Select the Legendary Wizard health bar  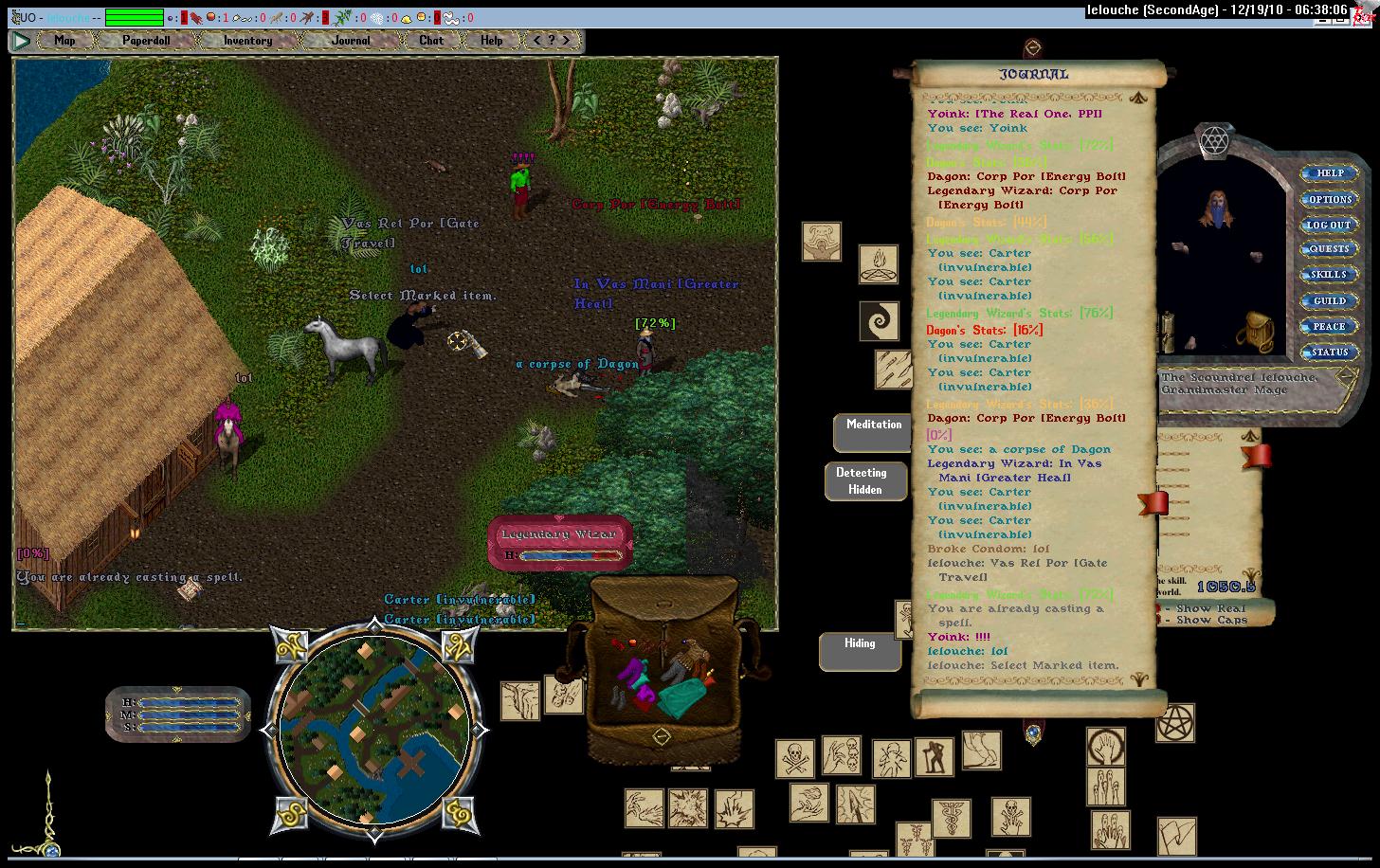[560, 544]
